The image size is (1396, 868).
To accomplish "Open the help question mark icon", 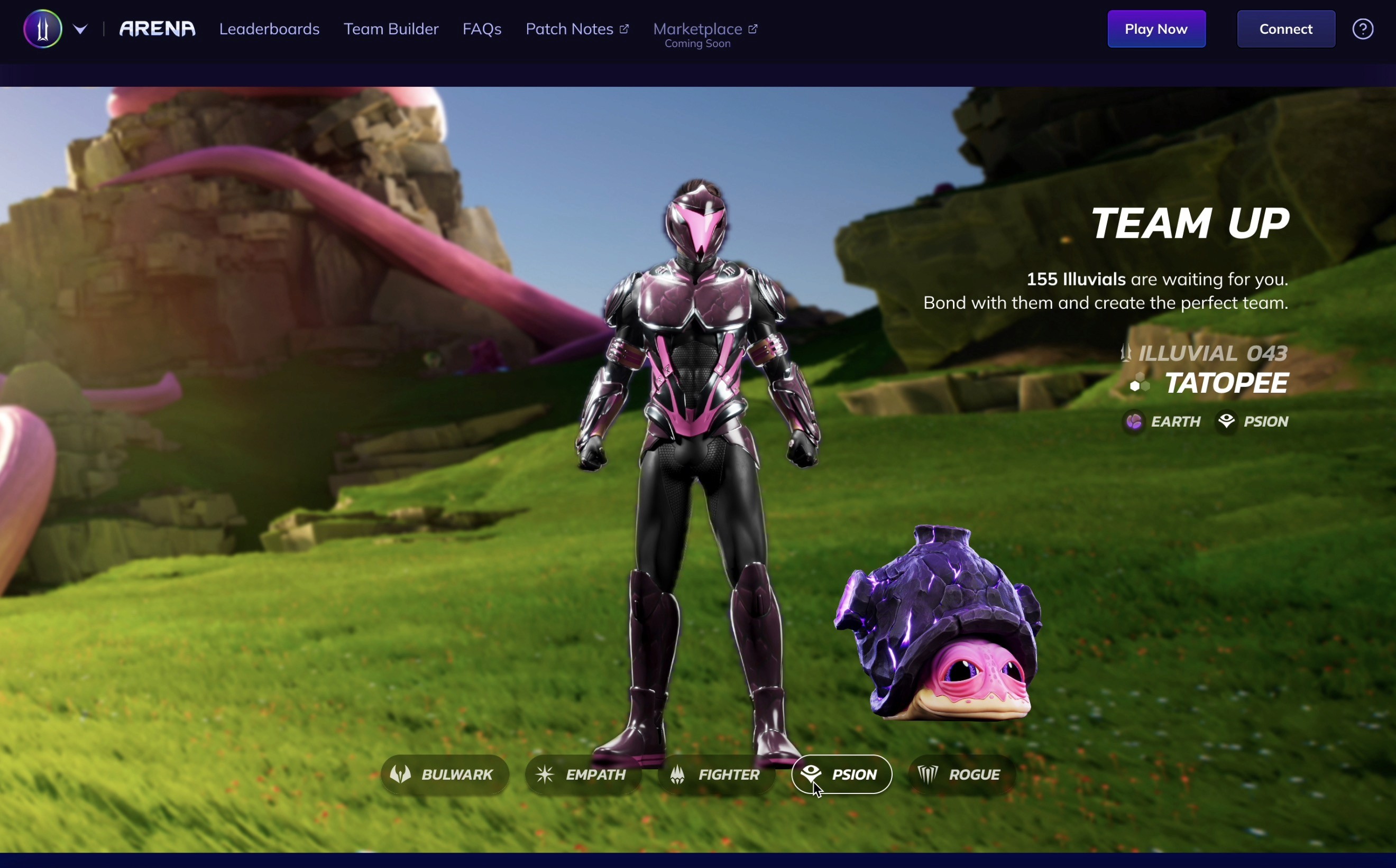I will tap(1362, 29).
